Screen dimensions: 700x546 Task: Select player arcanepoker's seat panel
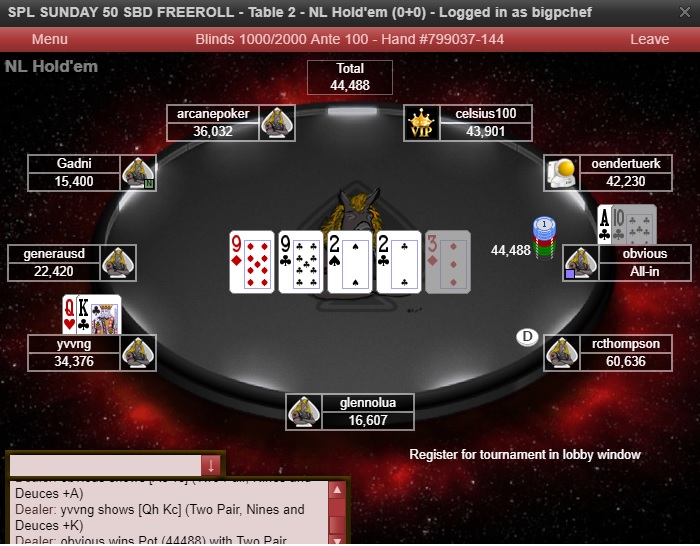pyautogui.click(x=213, y=123)
